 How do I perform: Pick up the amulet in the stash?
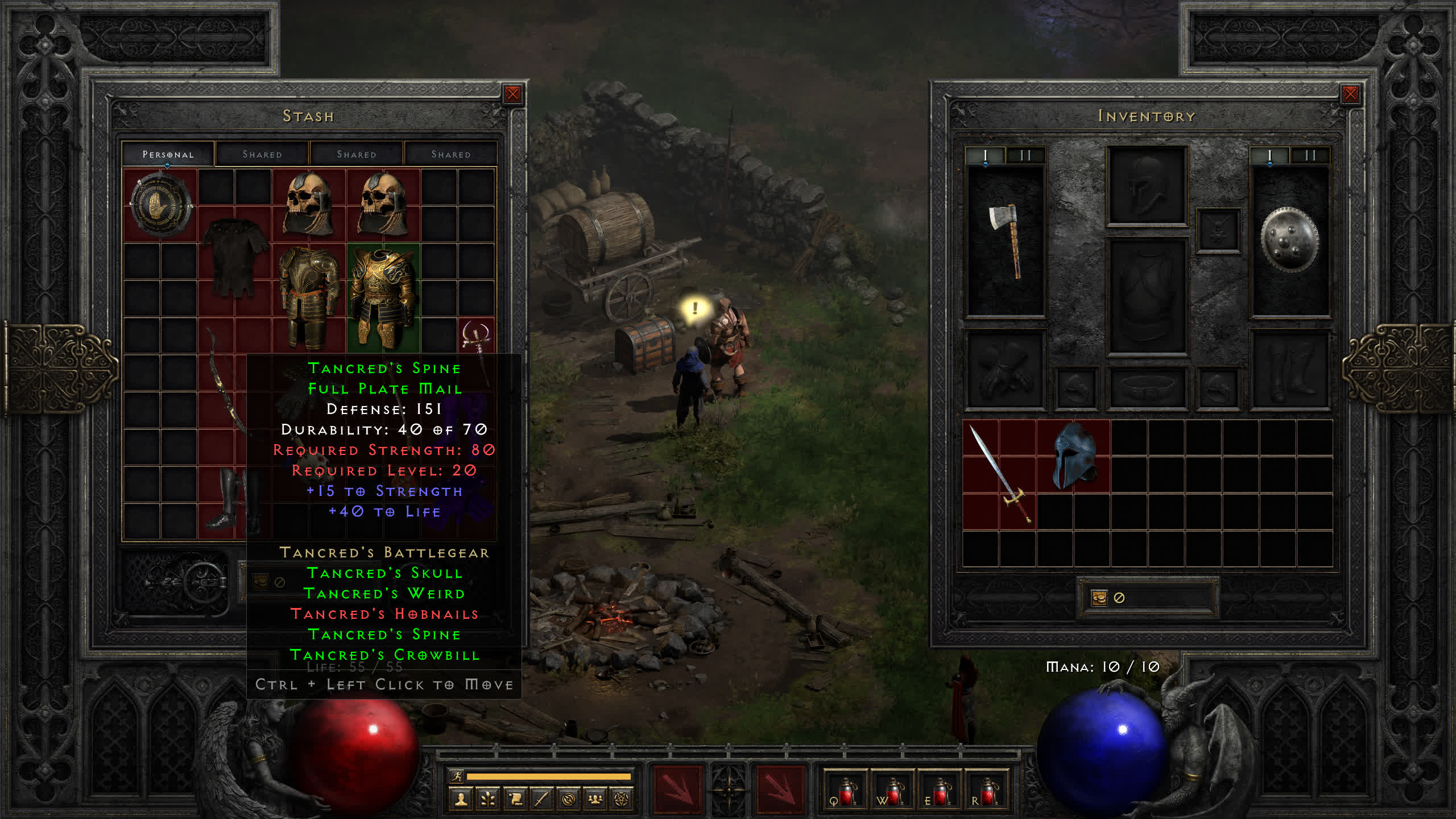476,337
